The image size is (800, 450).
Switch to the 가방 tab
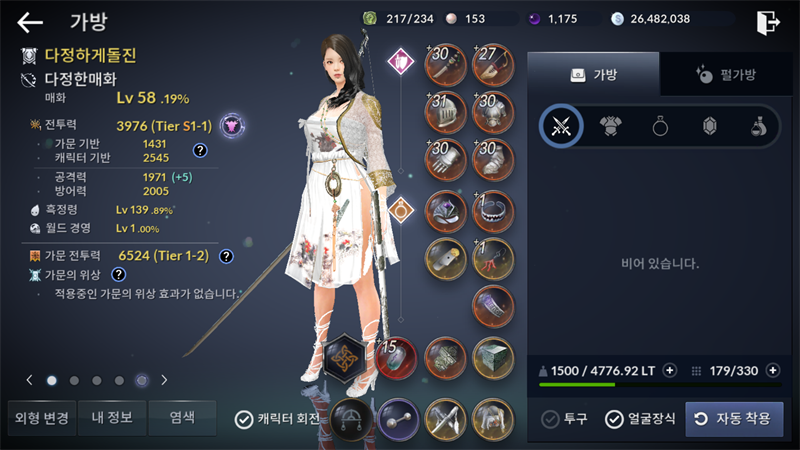(x=593, y=74)
